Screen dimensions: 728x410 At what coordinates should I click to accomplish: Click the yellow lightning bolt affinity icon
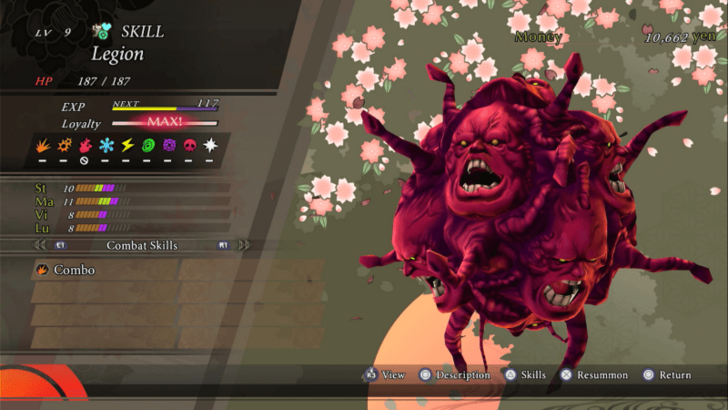tap(126, 146)
